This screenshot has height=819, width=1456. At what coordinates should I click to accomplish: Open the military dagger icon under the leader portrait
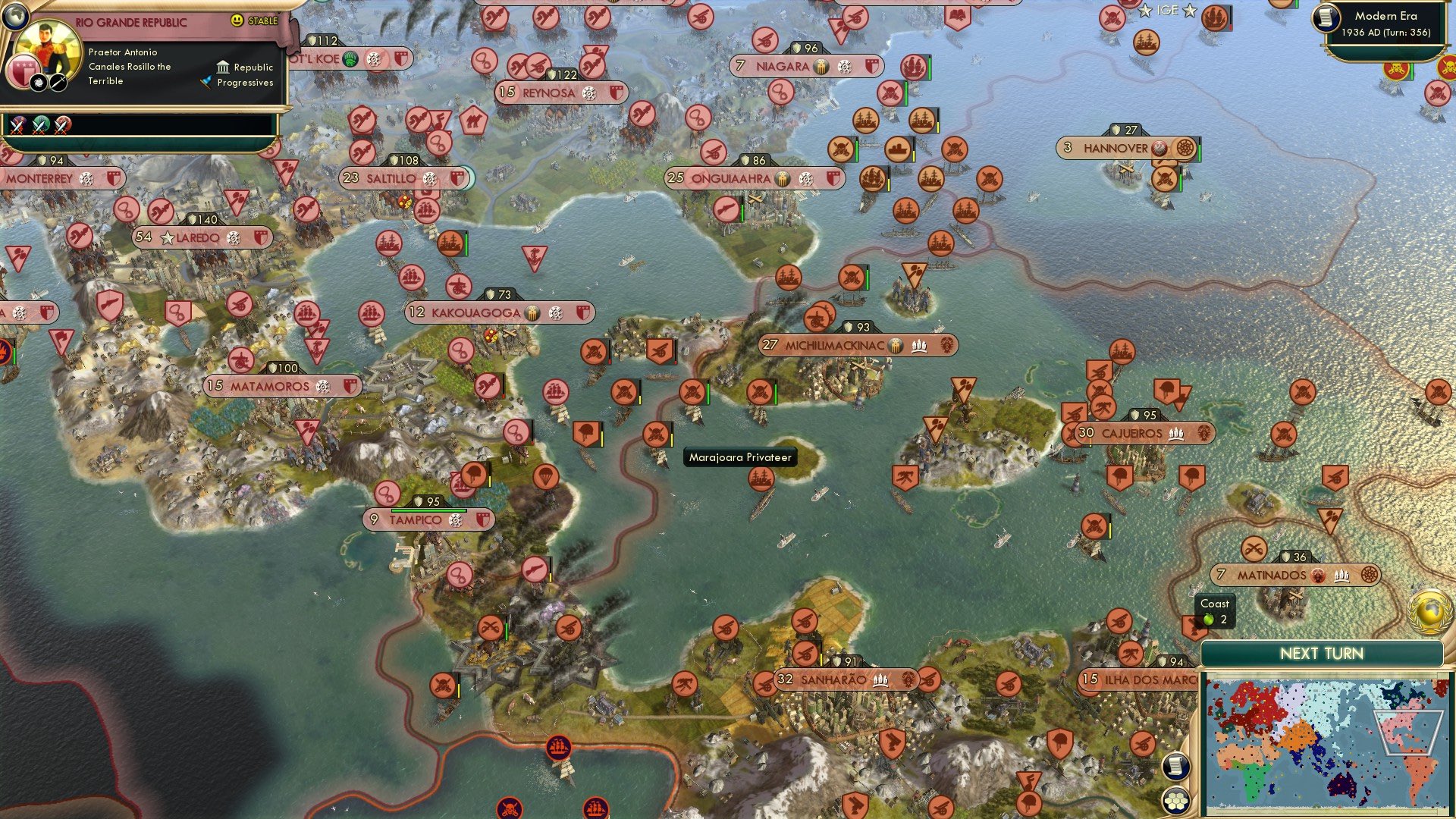coord(57,82)
